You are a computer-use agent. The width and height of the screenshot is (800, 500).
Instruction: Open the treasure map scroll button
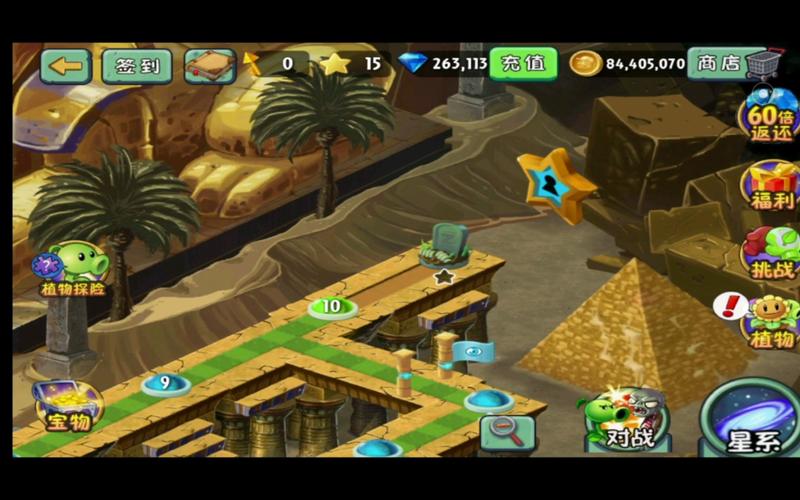210,66
